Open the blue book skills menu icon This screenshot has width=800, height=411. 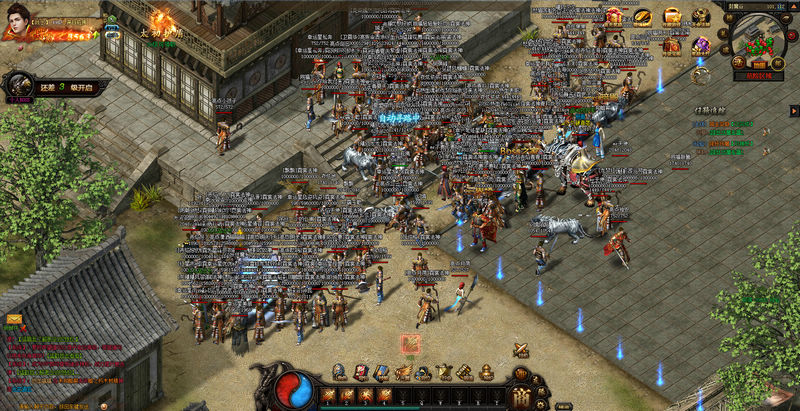pos(381,372)
